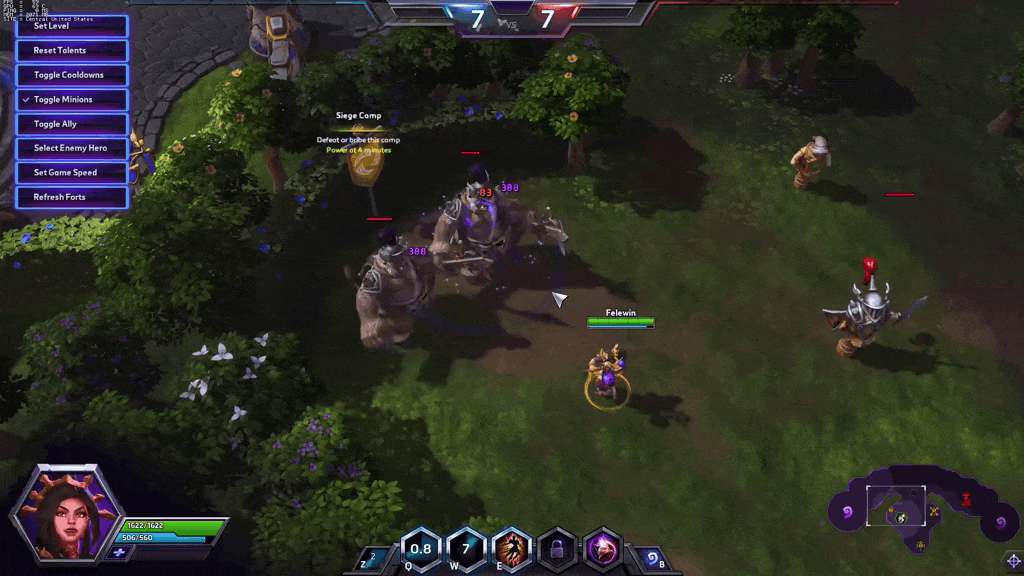
Task: Choose Select Enemy Hero
Action: point(71,148)
